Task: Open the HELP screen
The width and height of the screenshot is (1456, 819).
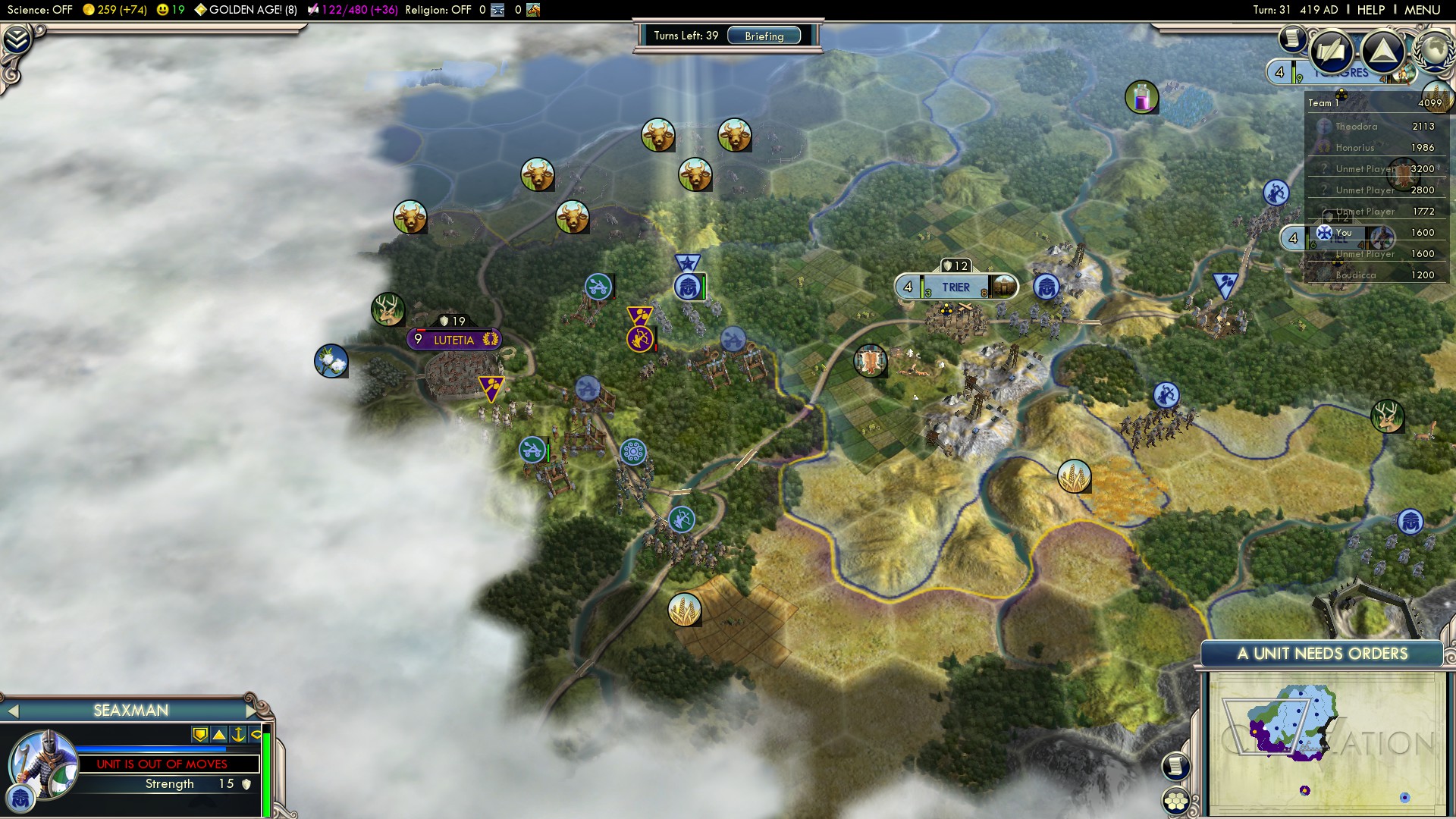Action: [x=1370, y=10]
